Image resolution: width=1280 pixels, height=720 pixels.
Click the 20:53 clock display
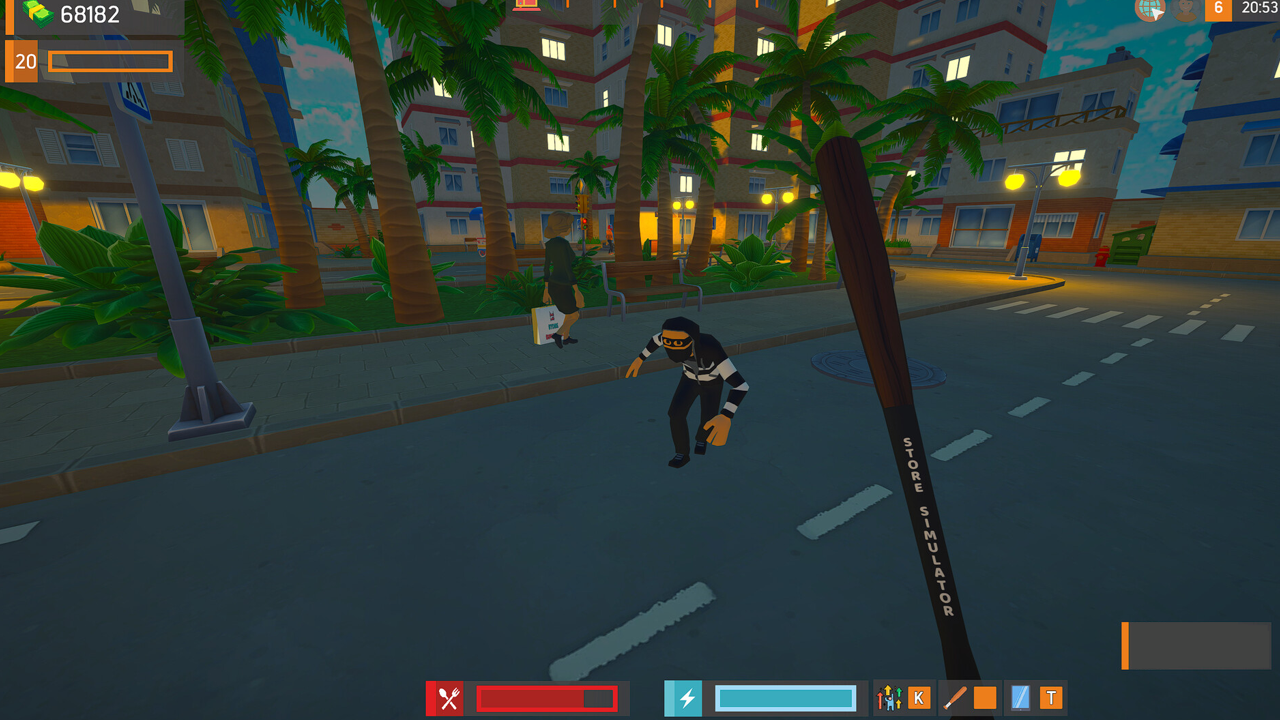[x=1256, y=8]
